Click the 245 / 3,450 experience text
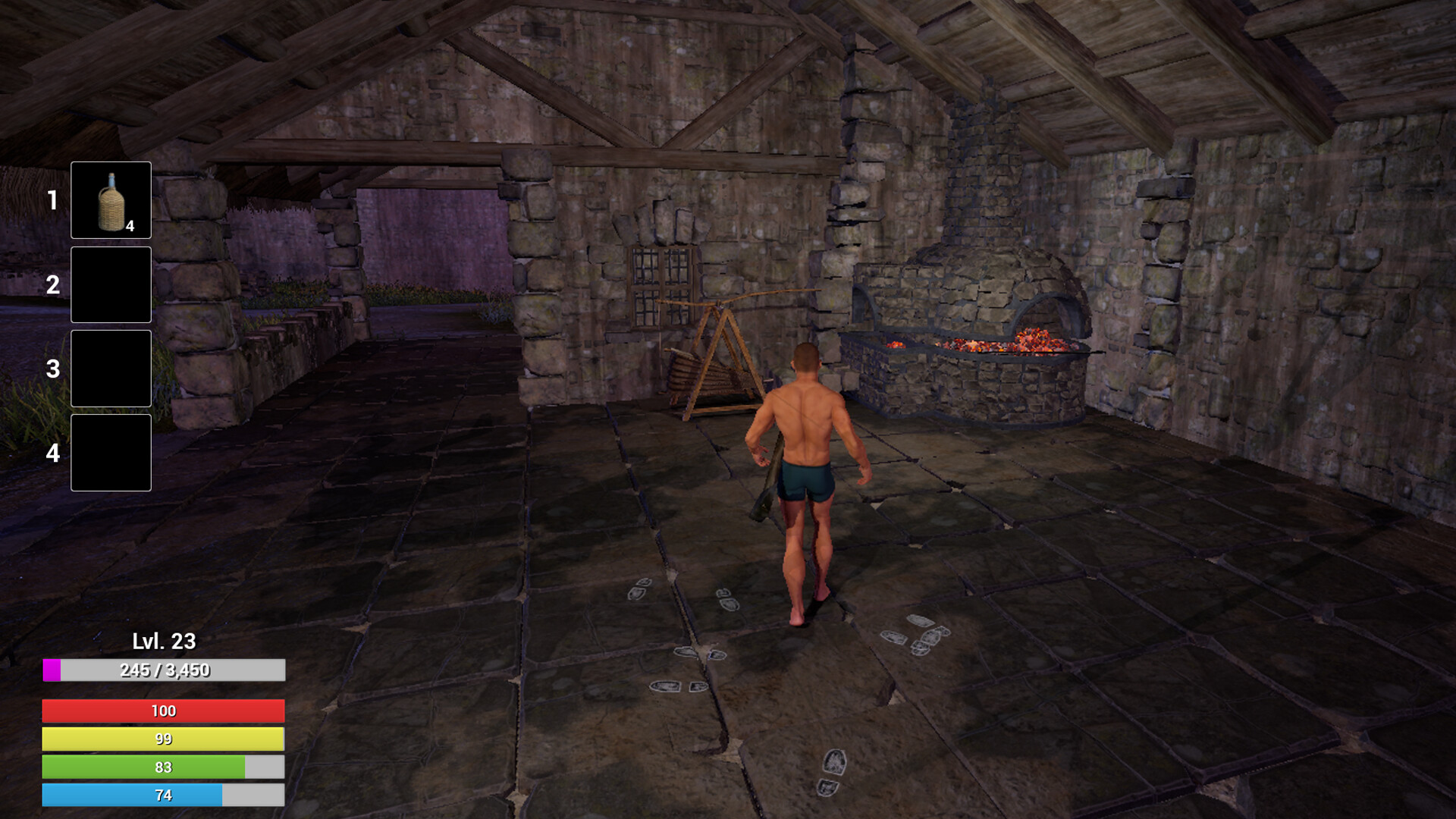Image resolution: width=1456 pixels, height=819 pixels. click(x=165, y=670)
